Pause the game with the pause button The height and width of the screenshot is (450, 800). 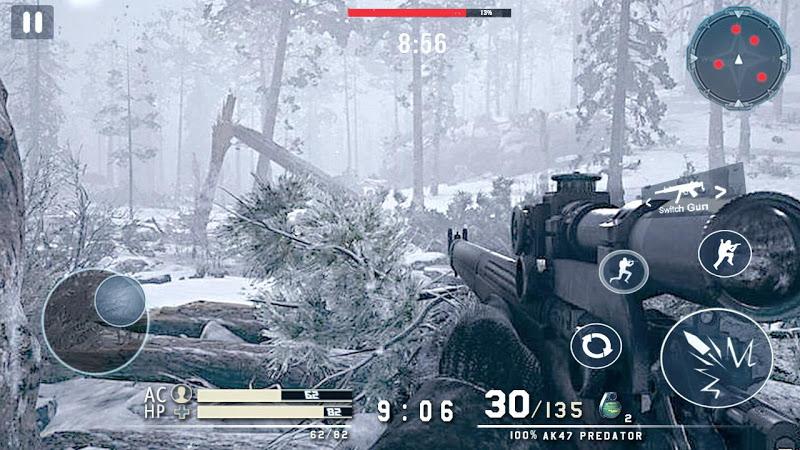coord(32,22)
